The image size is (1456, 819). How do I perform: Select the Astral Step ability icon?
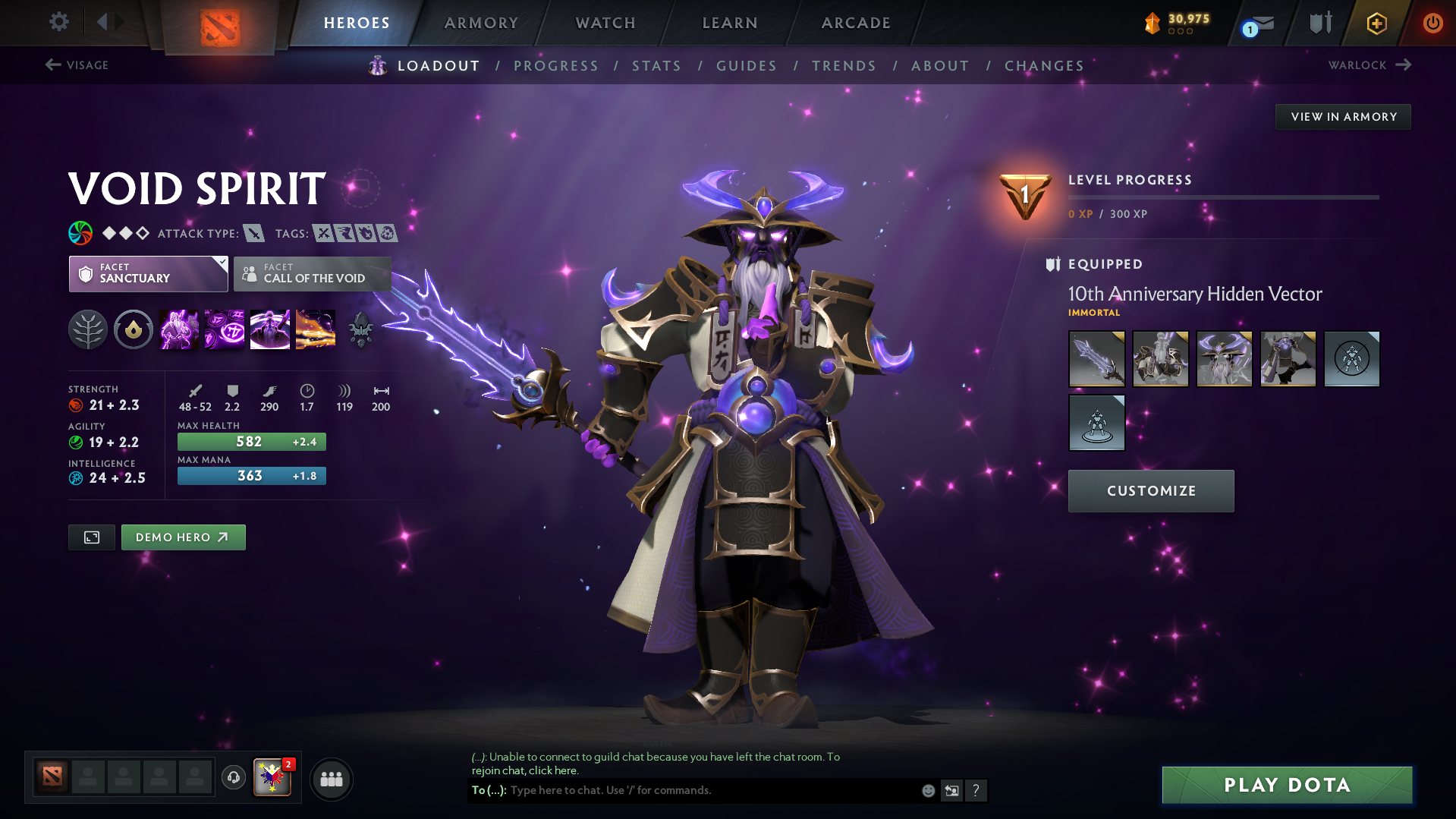coord(315,329)
